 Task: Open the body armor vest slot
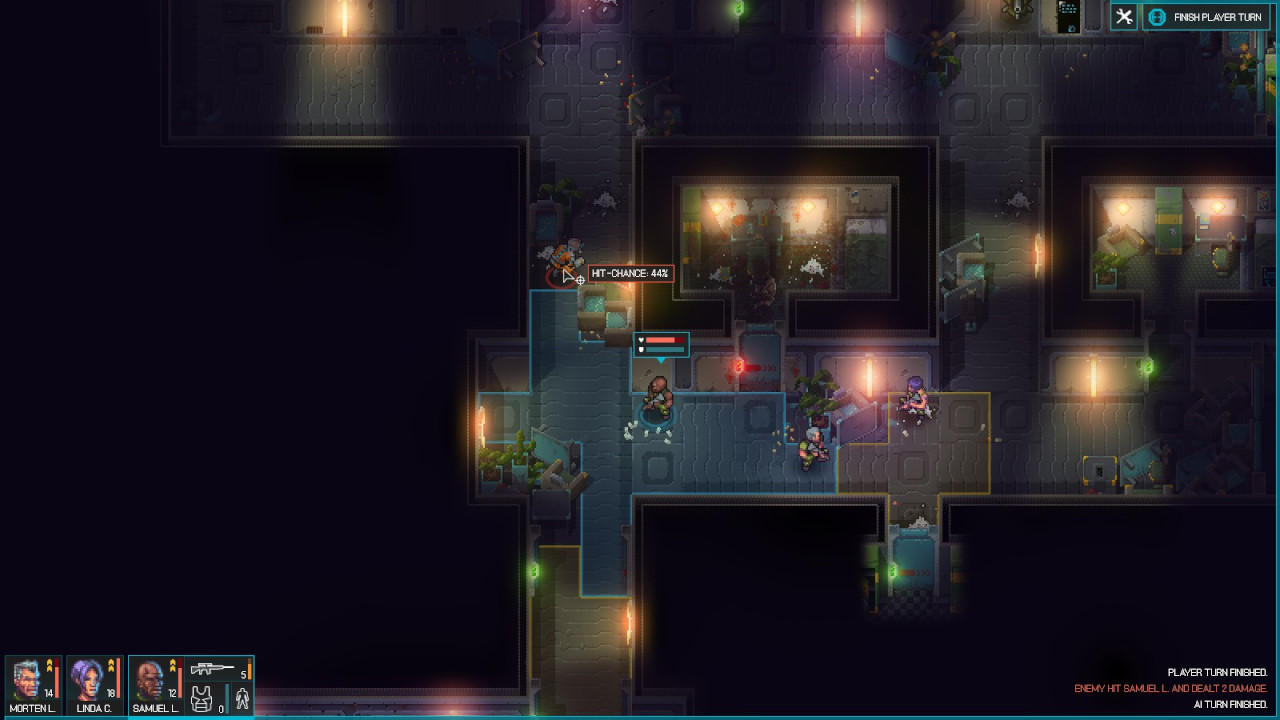(203, 698)
